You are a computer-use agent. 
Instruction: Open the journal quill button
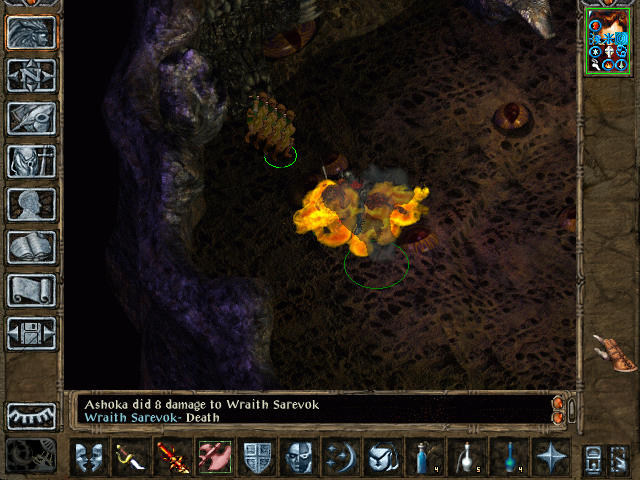[x=31, y=118]
